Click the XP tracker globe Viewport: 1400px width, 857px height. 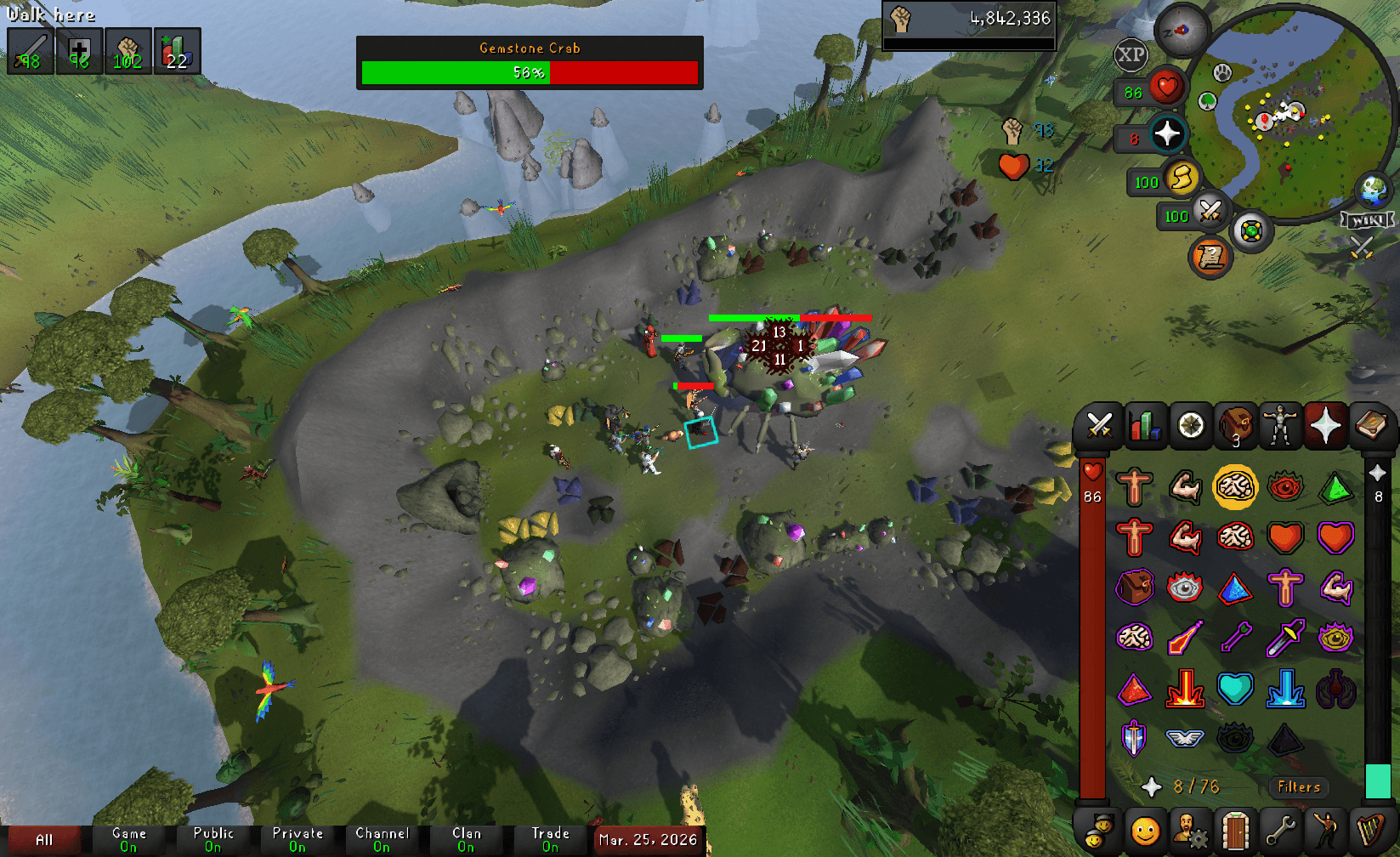click(x=1130, y=56)
